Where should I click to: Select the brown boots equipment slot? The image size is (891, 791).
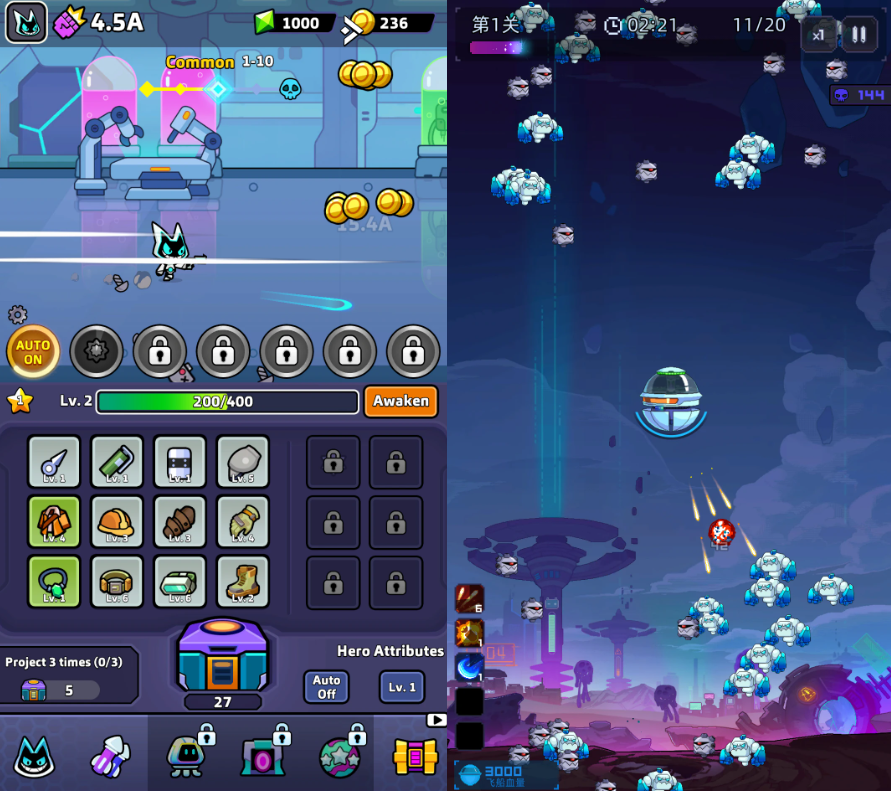[243, 582]
